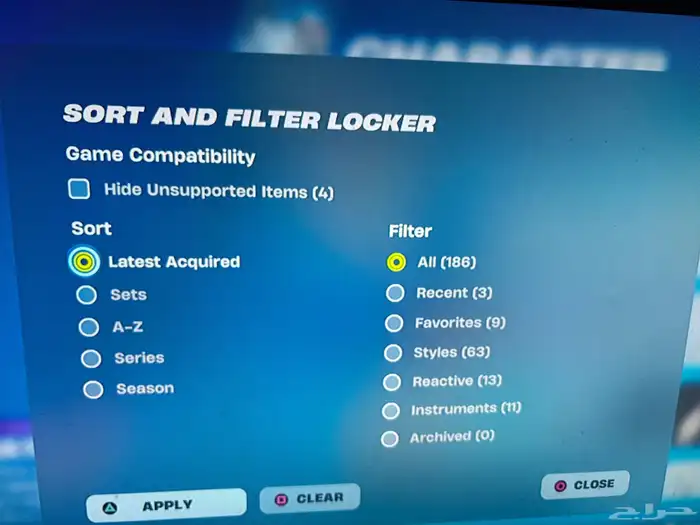Show only Recent items
Image resolution: width=700 pixels, height=525 pixels.
tap(395, 293)
